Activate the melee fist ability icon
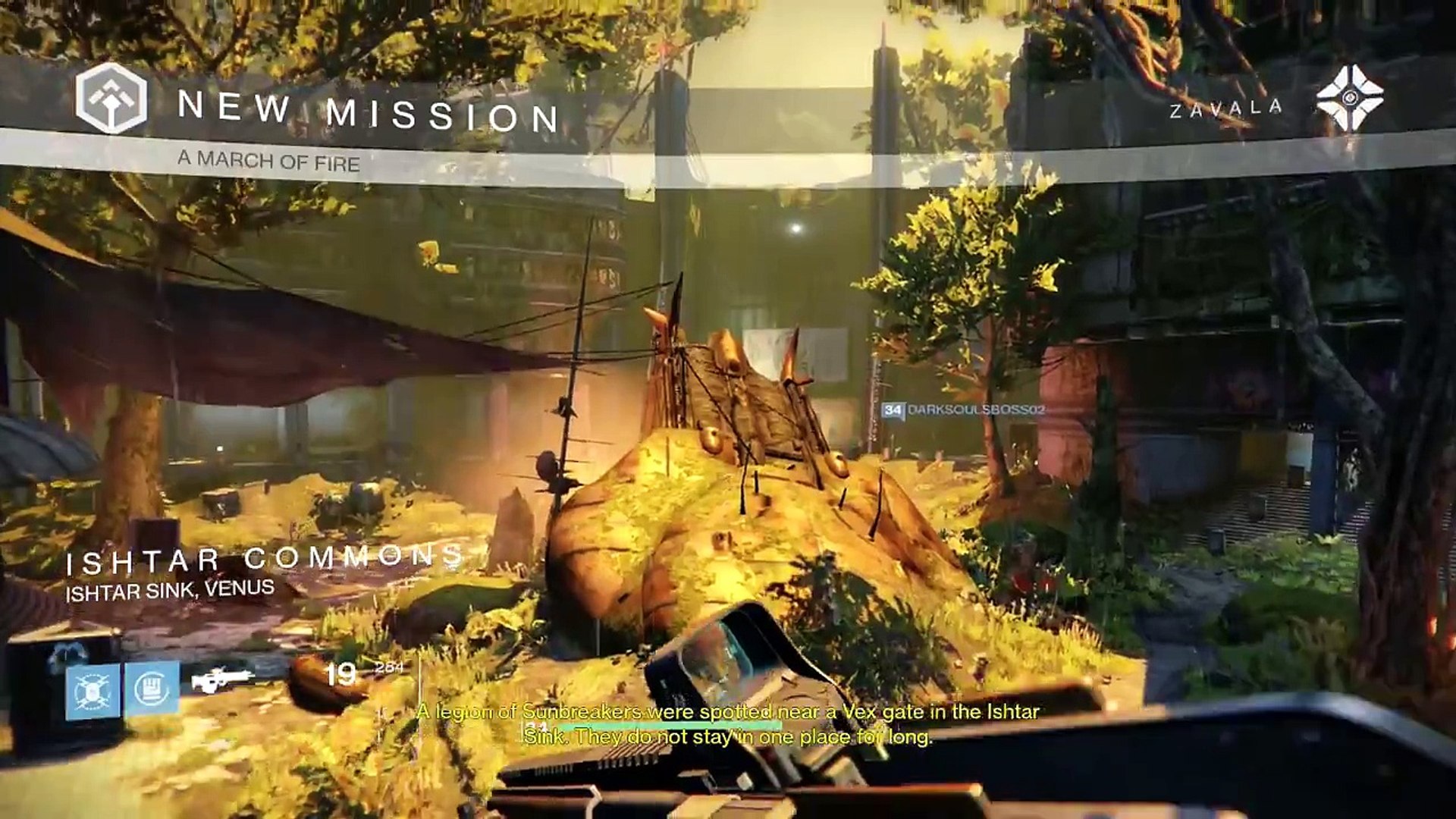The width and height of the screenshot is (1456, 819). pos(152,689)
